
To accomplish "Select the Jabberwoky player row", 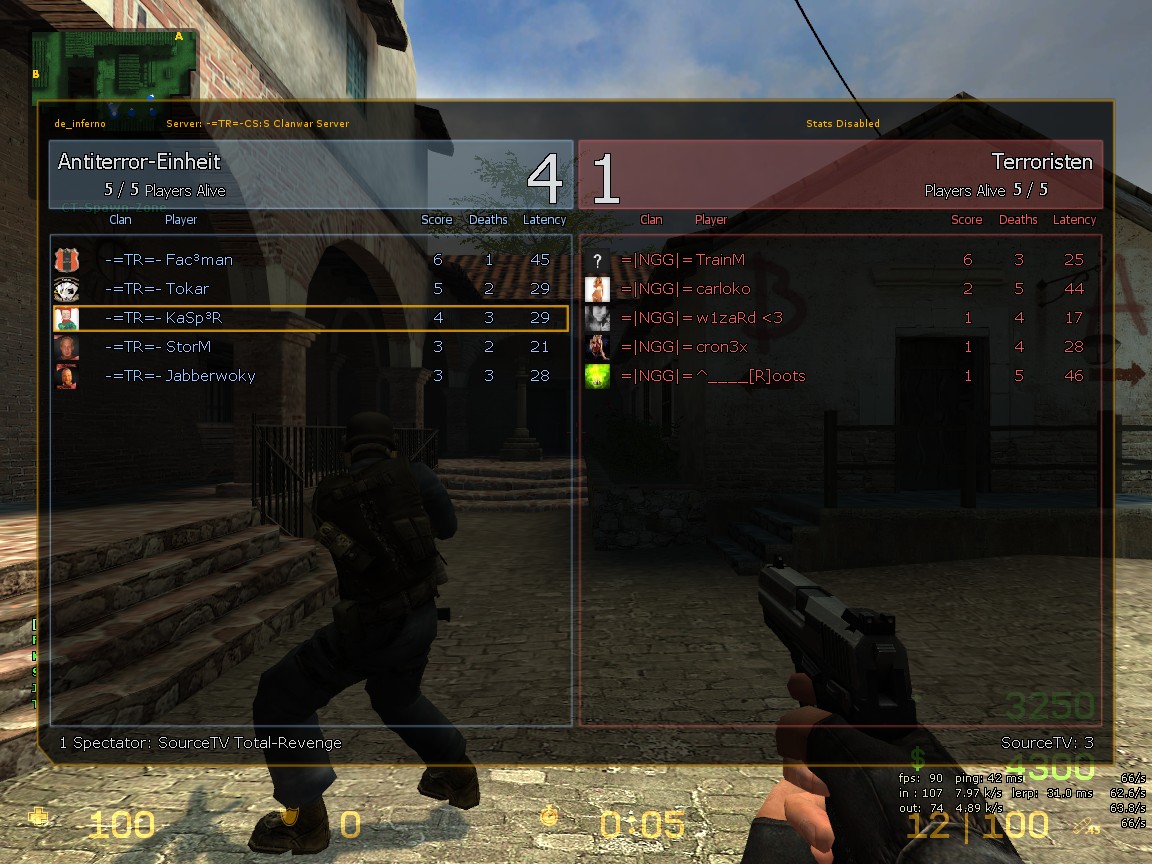I will click(310, 376).
